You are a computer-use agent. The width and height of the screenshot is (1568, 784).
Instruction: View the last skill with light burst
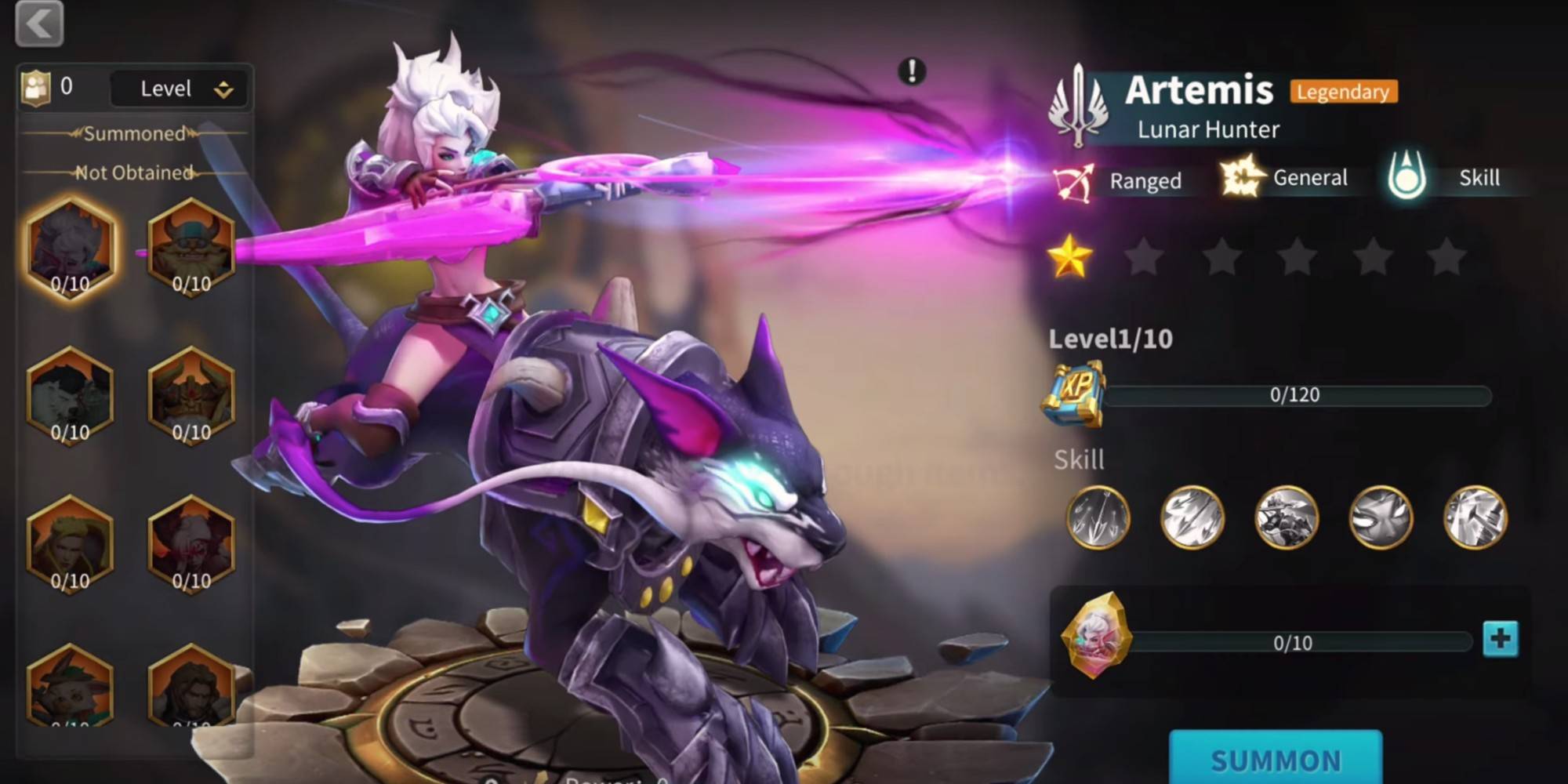click(1475, 517)
